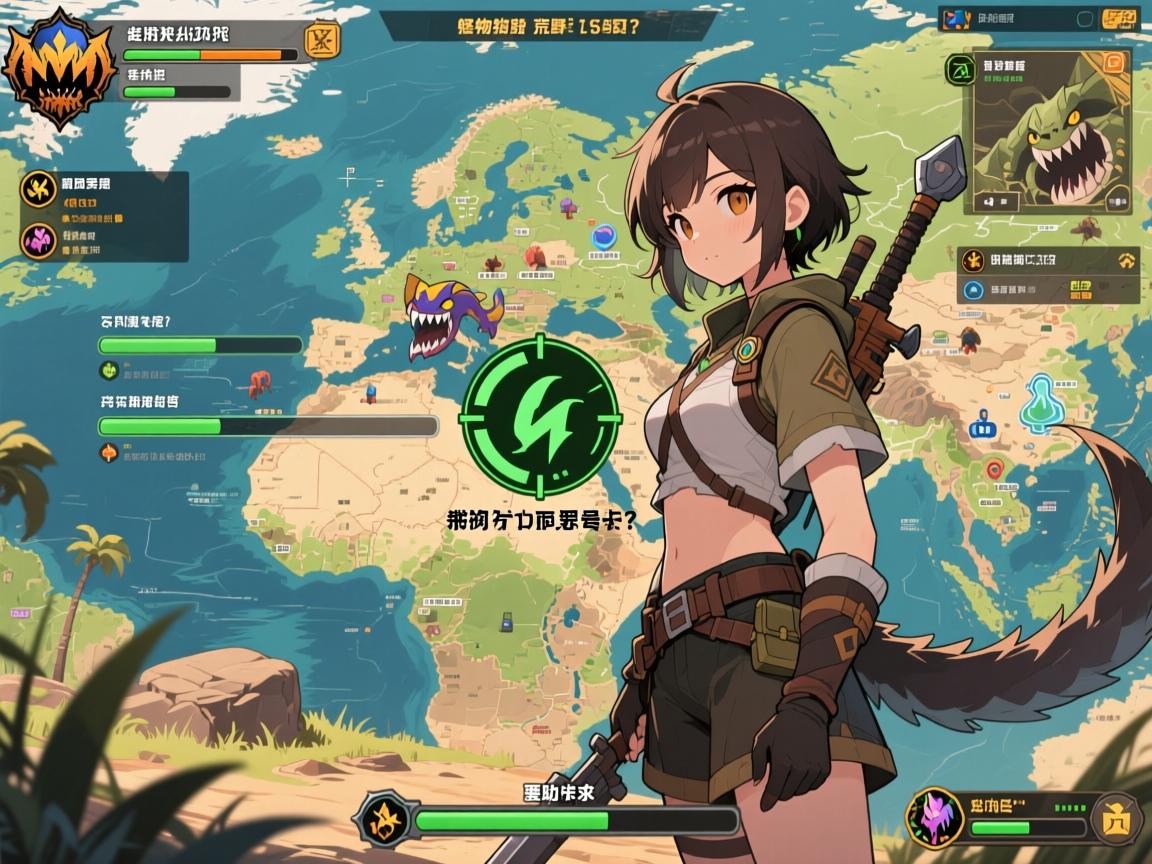The width and height of the screenshot is (1152, 864).
Task: Toggle the dark rounded switch in top-right bar
Action: coord(1084,18)
